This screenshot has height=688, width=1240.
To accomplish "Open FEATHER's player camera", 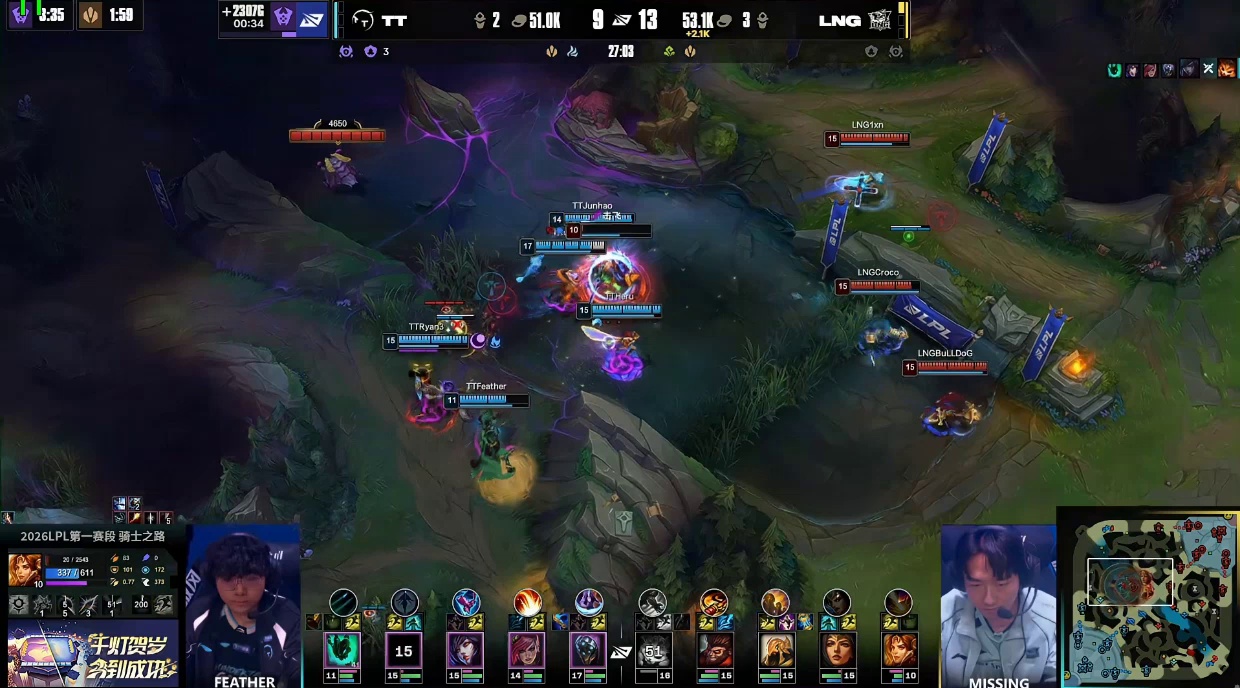I will click(x=244, y=605).
